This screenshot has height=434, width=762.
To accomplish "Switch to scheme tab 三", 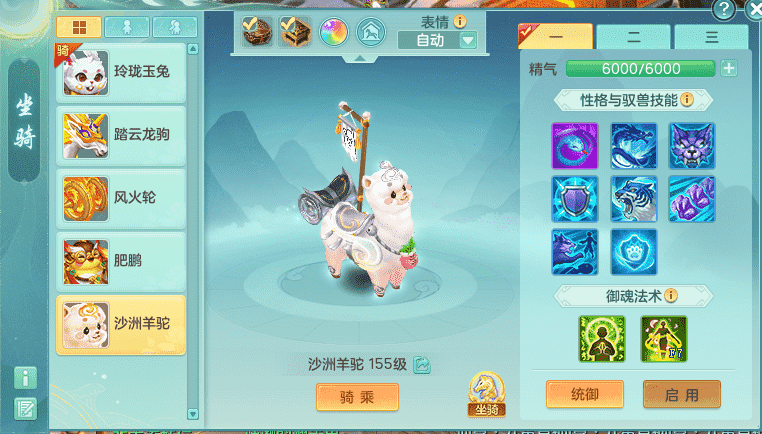I will pos(711,37).
